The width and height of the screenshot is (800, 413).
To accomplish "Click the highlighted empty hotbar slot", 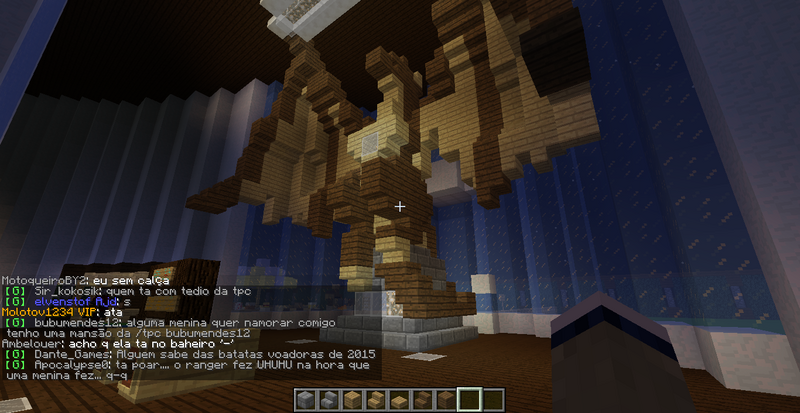I will [468, 400].
